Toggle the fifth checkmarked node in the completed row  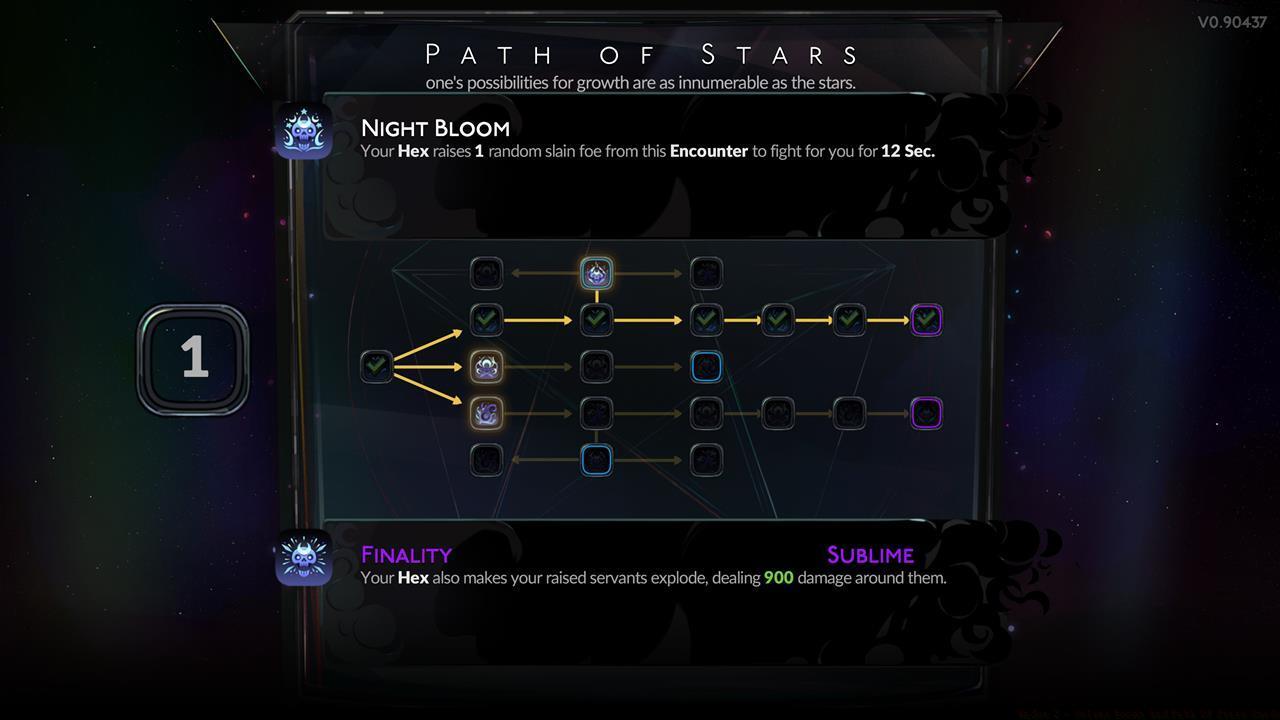849,319
